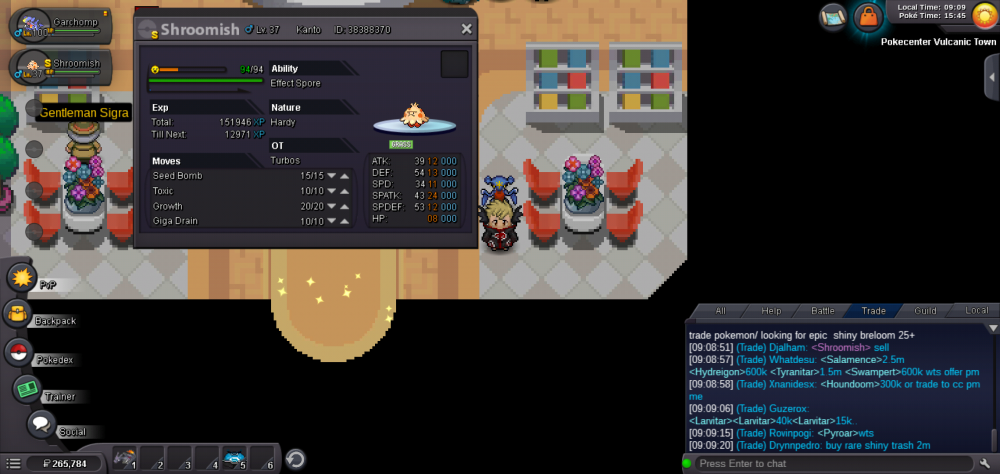
Task: Open the orange shopping bag store
Action: point(867,16)
